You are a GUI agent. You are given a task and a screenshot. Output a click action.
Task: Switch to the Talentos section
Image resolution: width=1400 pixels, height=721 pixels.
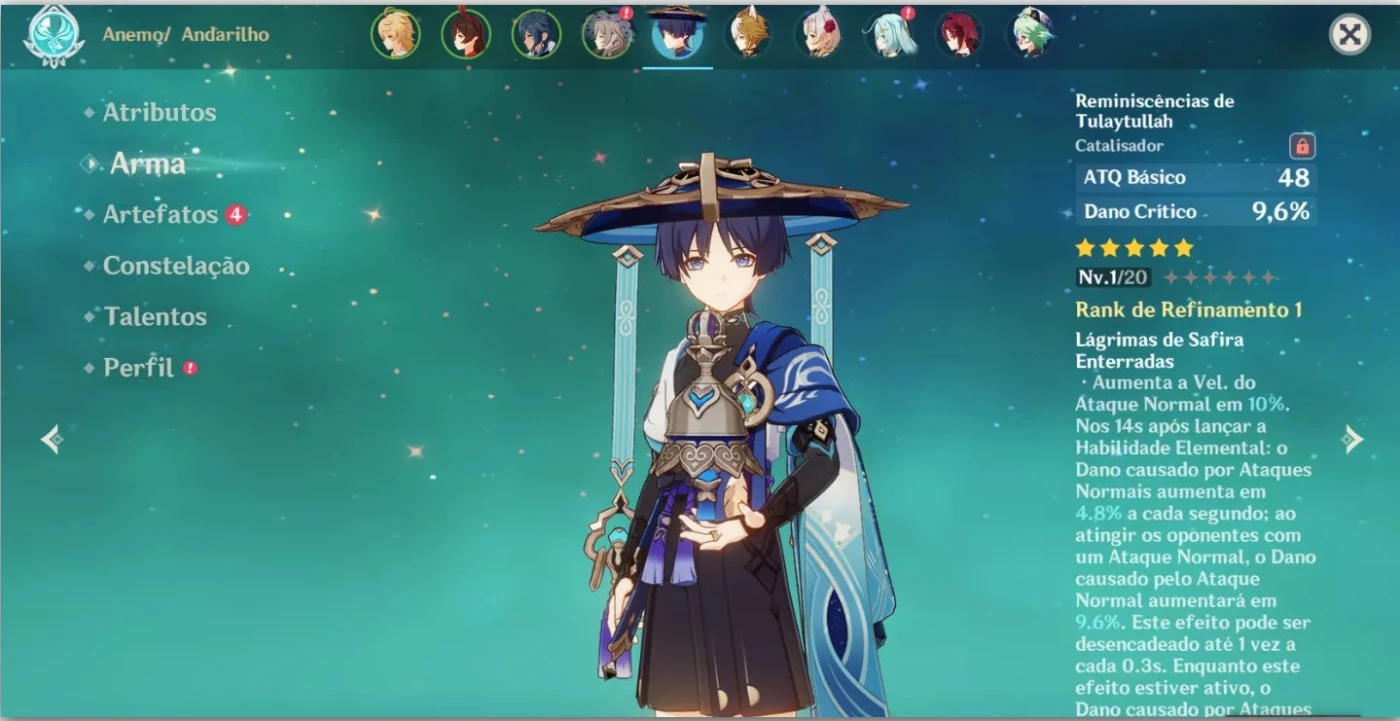[155, 316]
